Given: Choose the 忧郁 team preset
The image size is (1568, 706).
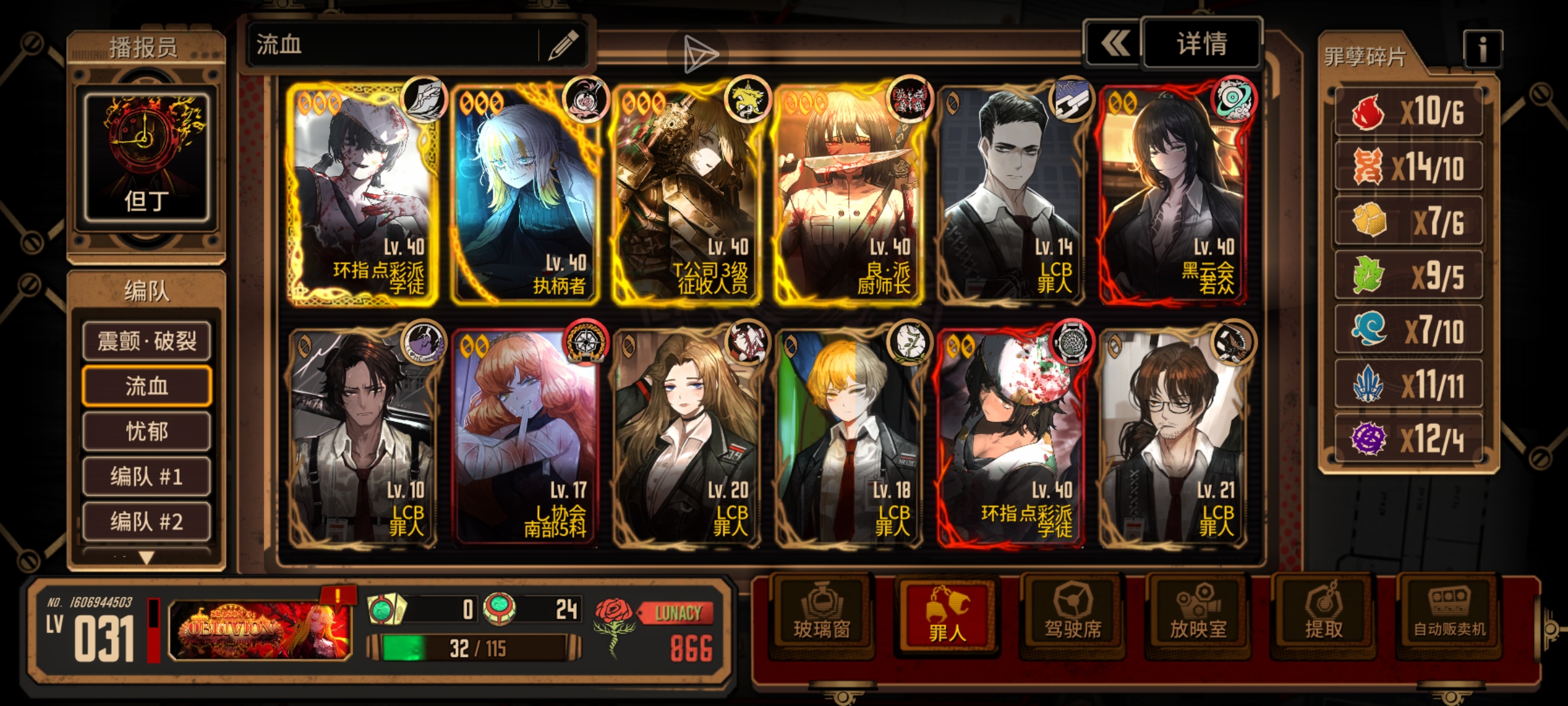Looking at the screenshot, I should coord(146,431).
